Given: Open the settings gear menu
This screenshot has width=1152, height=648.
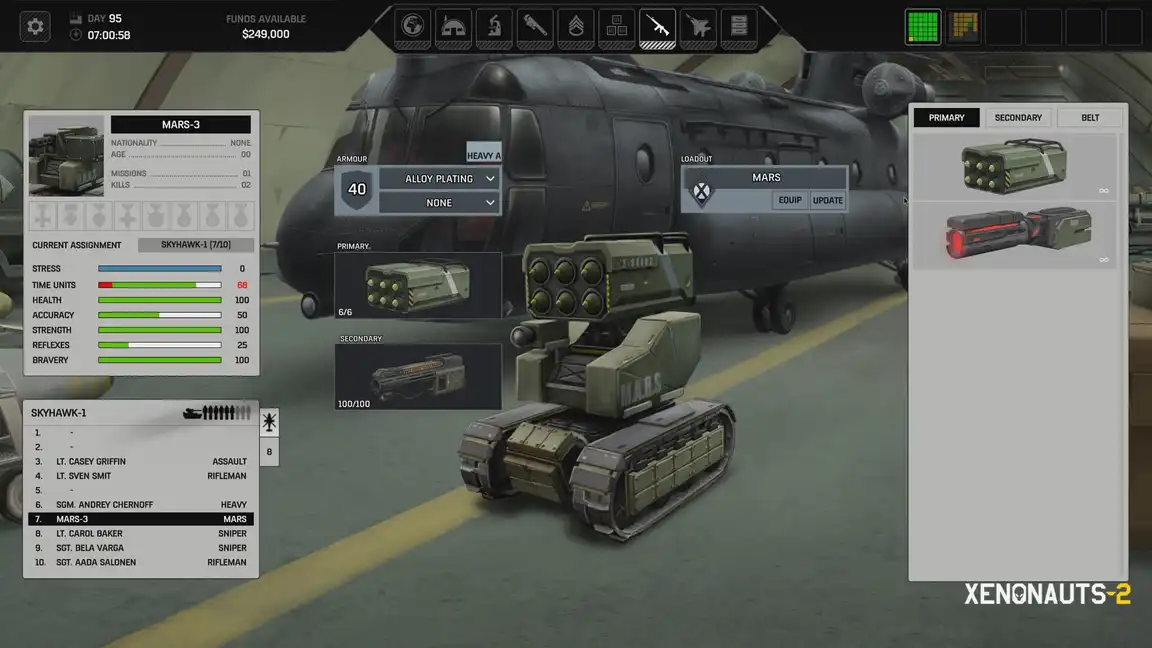Looking at the screenshot, I should pos(35,27).
